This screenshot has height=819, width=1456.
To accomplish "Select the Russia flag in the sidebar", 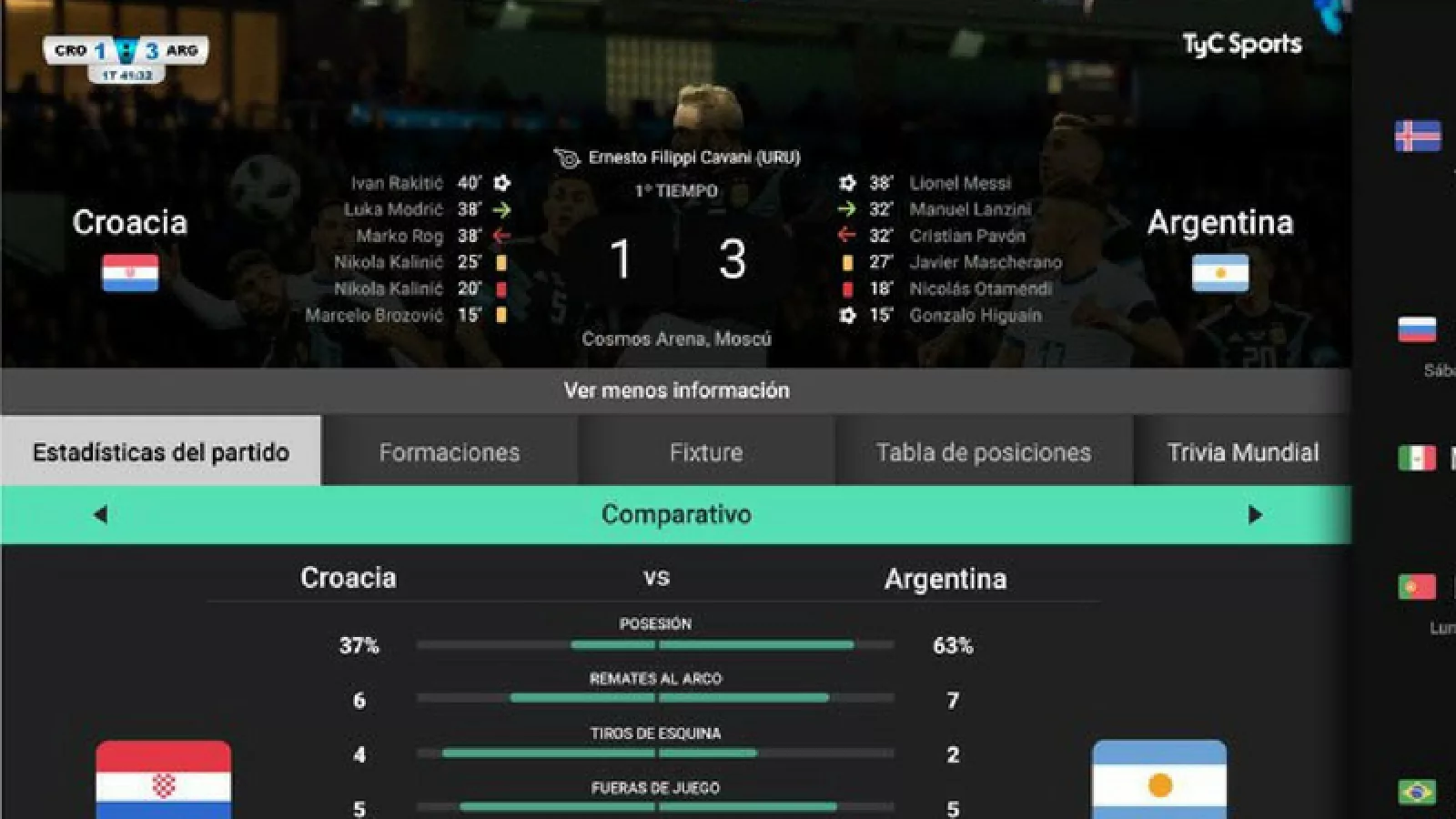I will pos(1417,329).
